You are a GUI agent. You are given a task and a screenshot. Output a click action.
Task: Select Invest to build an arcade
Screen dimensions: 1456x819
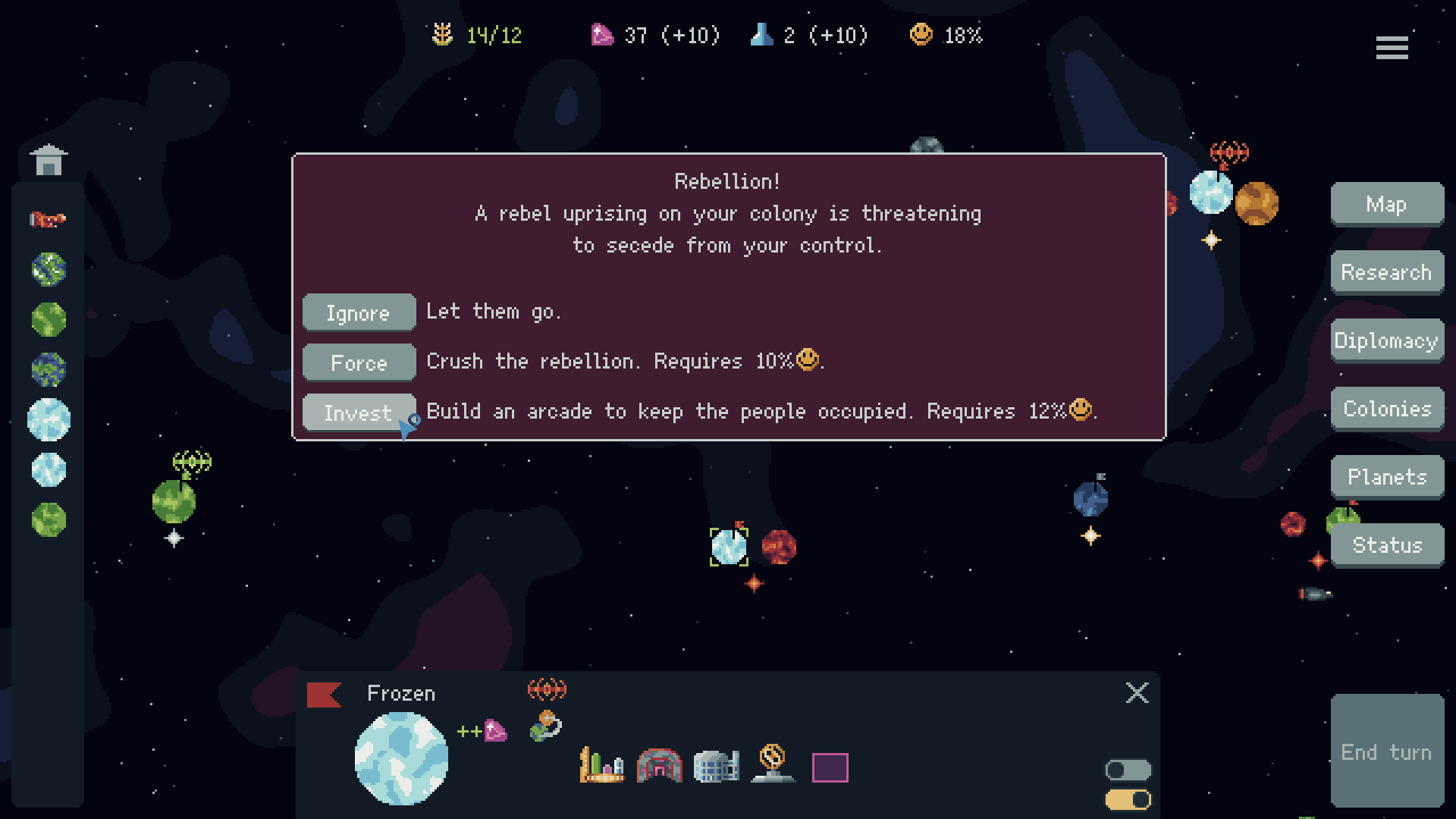click(358, 412)
